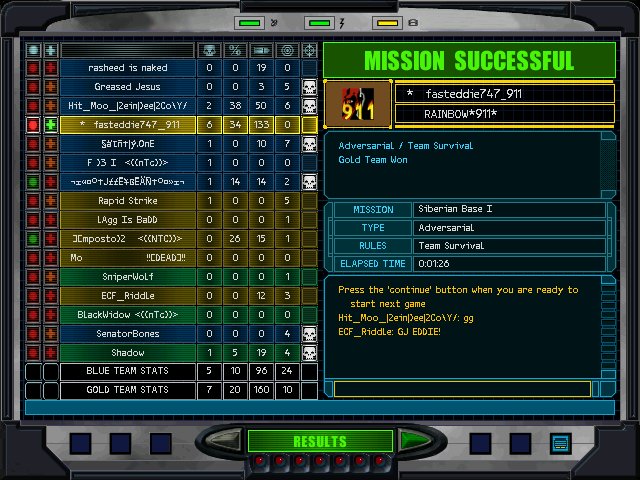Sort by the bullet rounds-fired column header
Viewport: 640px width, 480px height.
[261, 49]
